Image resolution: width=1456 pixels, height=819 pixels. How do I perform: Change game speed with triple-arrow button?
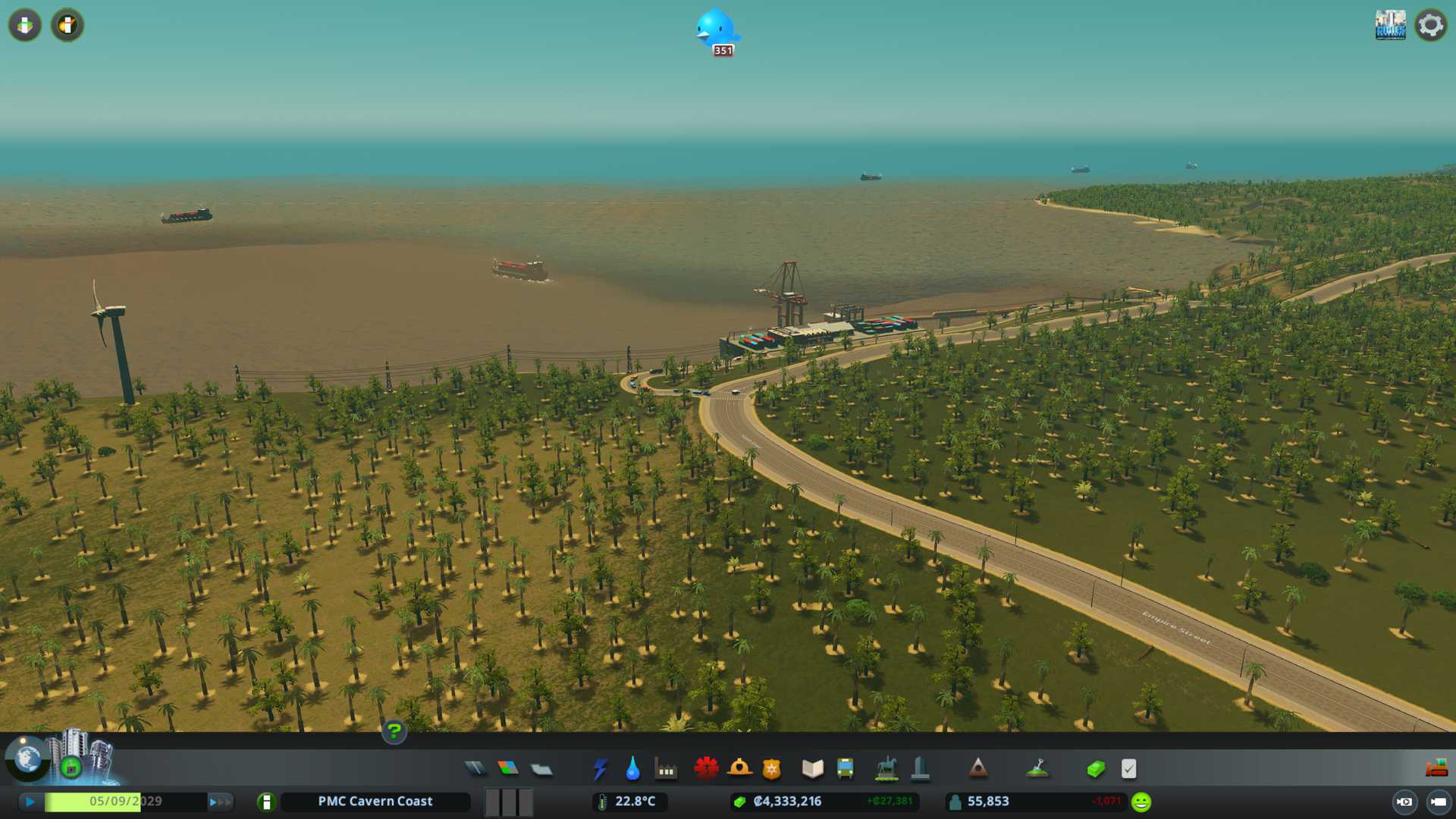[219, 802]
